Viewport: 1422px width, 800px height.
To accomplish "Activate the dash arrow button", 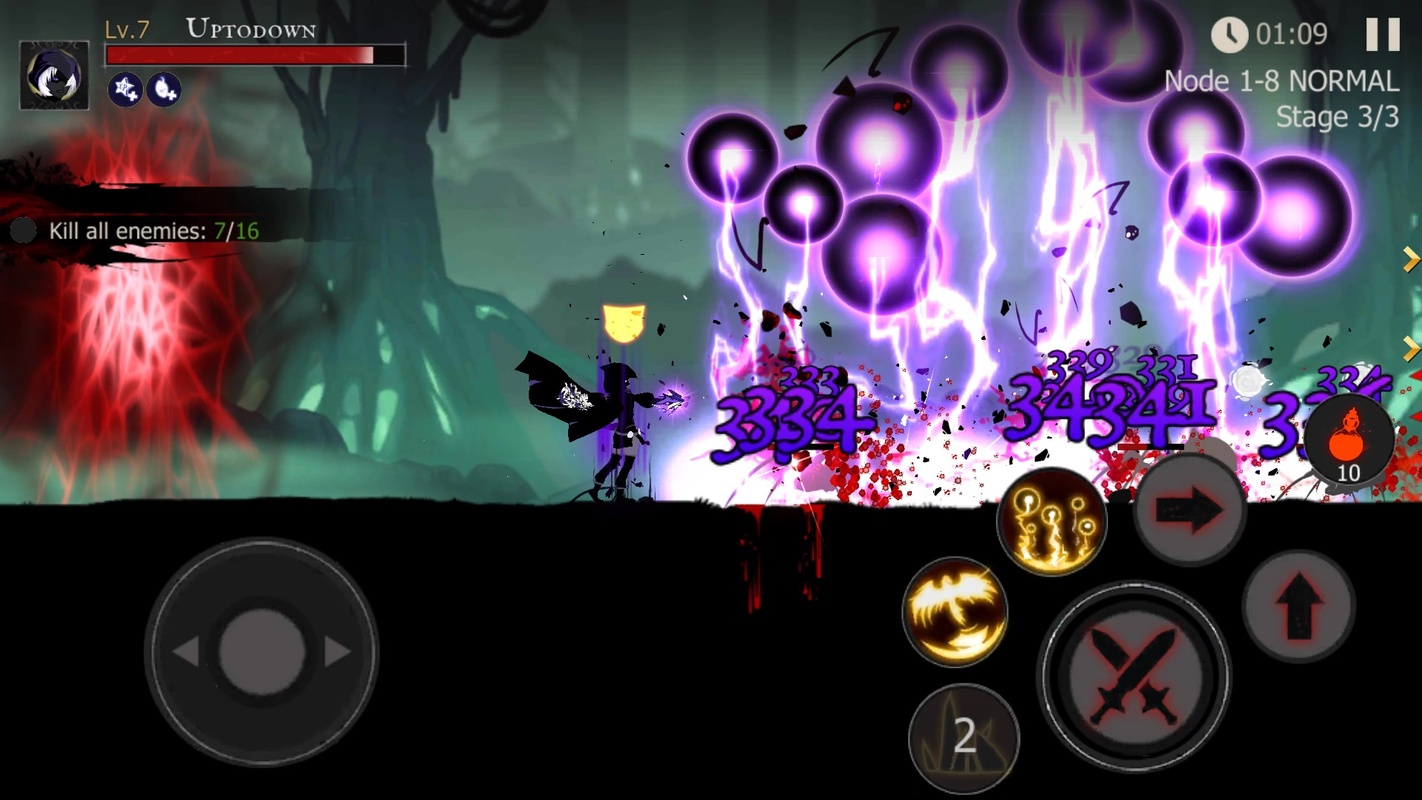I will [x=1189, y=510].
